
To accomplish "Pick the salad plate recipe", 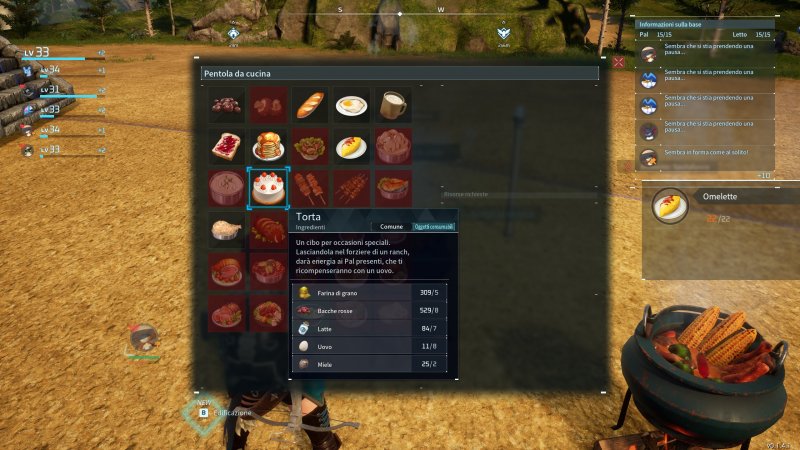I will 310,146.
